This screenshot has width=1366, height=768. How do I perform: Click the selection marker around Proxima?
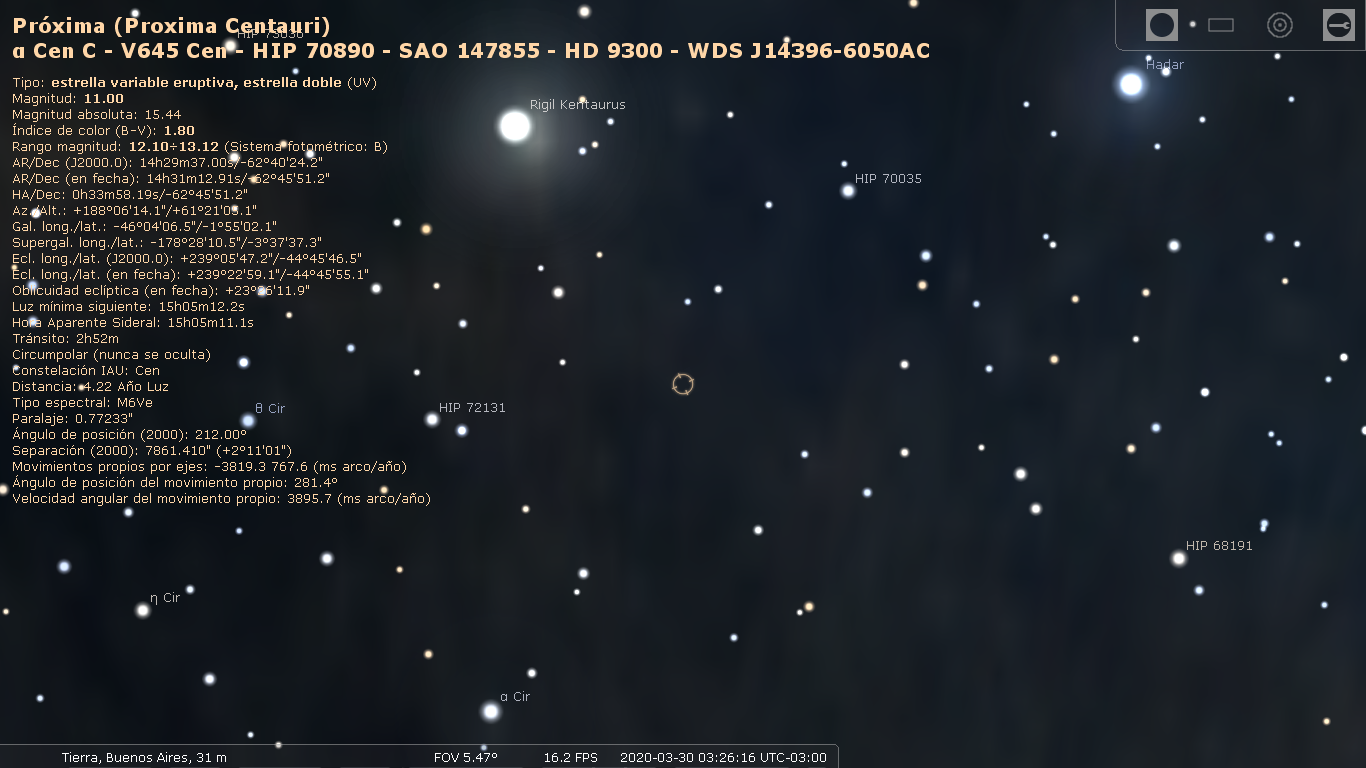[x=683, y=384]
